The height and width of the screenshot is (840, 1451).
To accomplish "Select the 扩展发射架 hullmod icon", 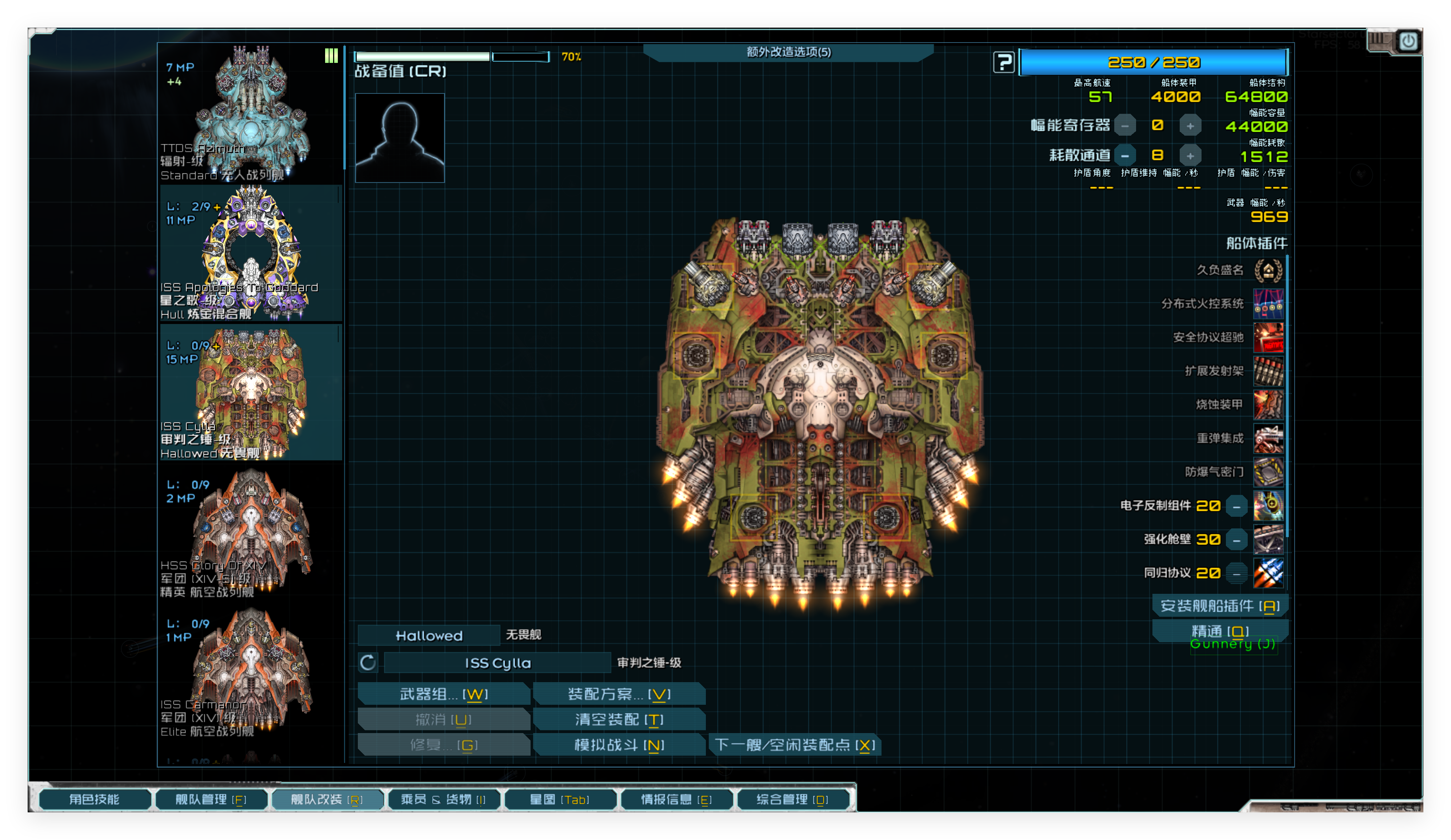I will (1269, 370).
